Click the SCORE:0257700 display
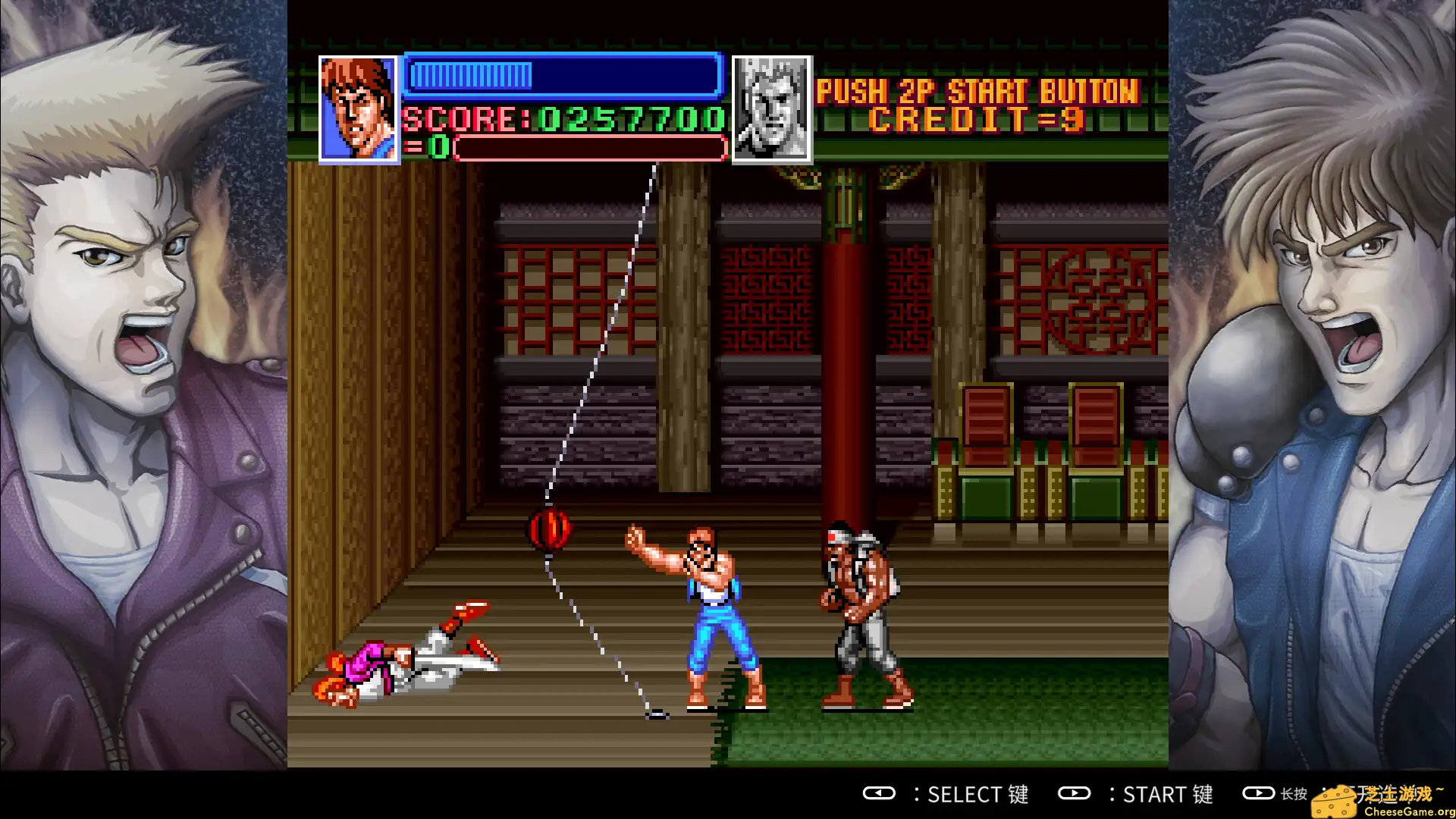This screenshot has height=819, width=1456. point(563,120)
